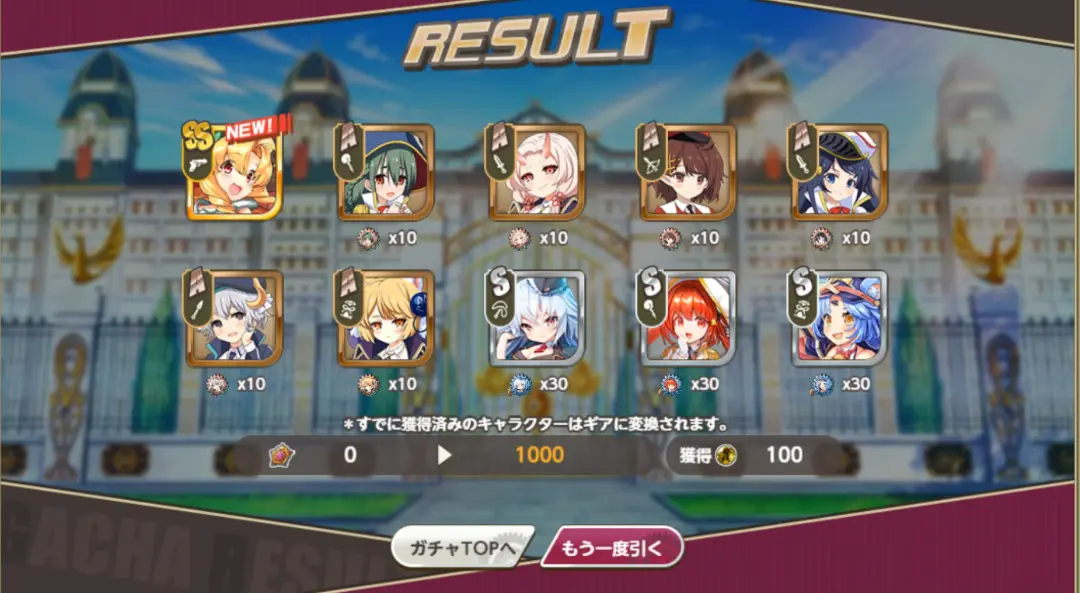Pick the blonde A-rank card with blue hat
This screenshot has width=1080, height=593.
click(x=386, y=319)
